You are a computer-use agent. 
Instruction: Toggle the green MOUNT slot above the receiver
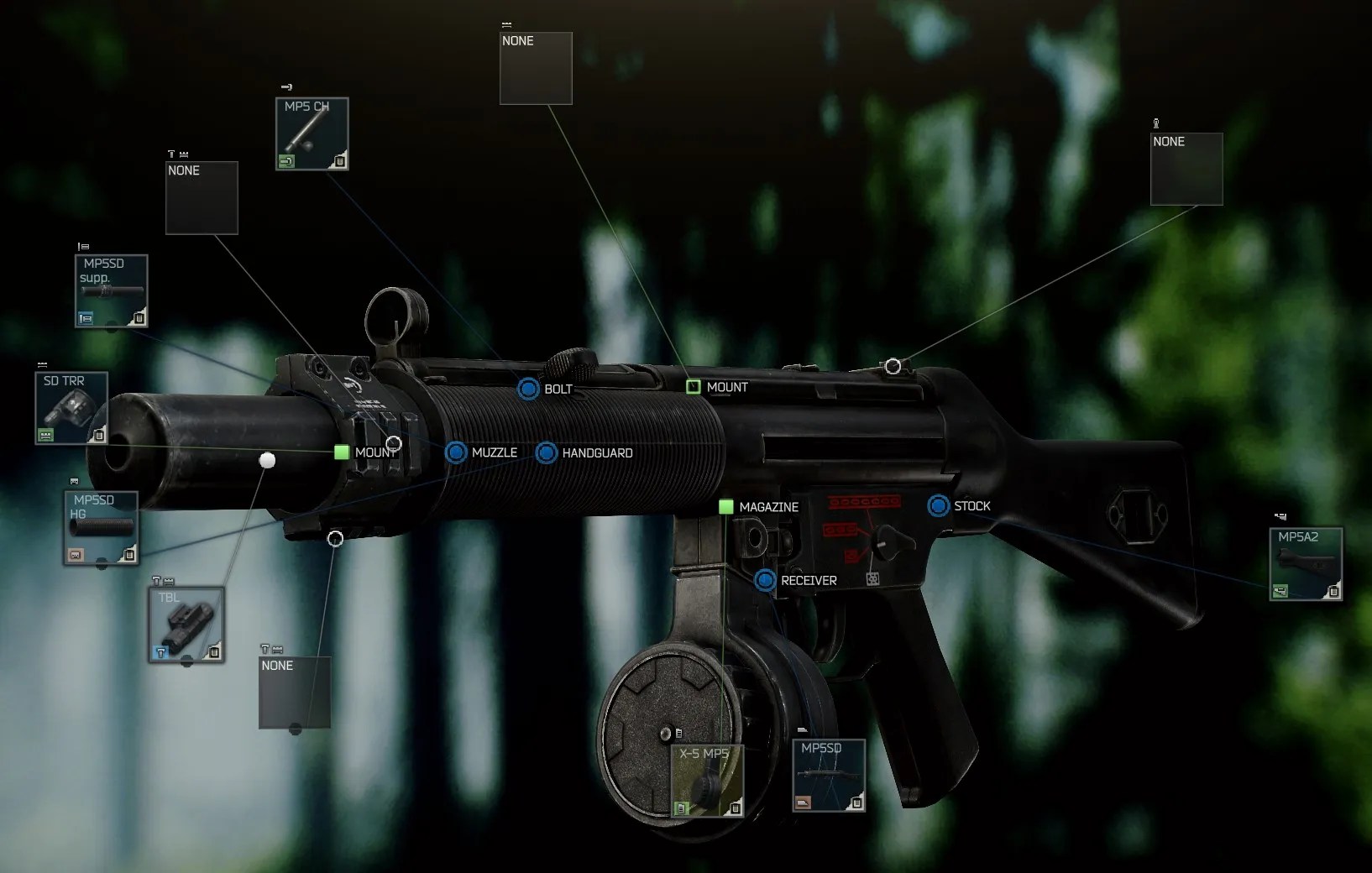[x=694, y=387]
